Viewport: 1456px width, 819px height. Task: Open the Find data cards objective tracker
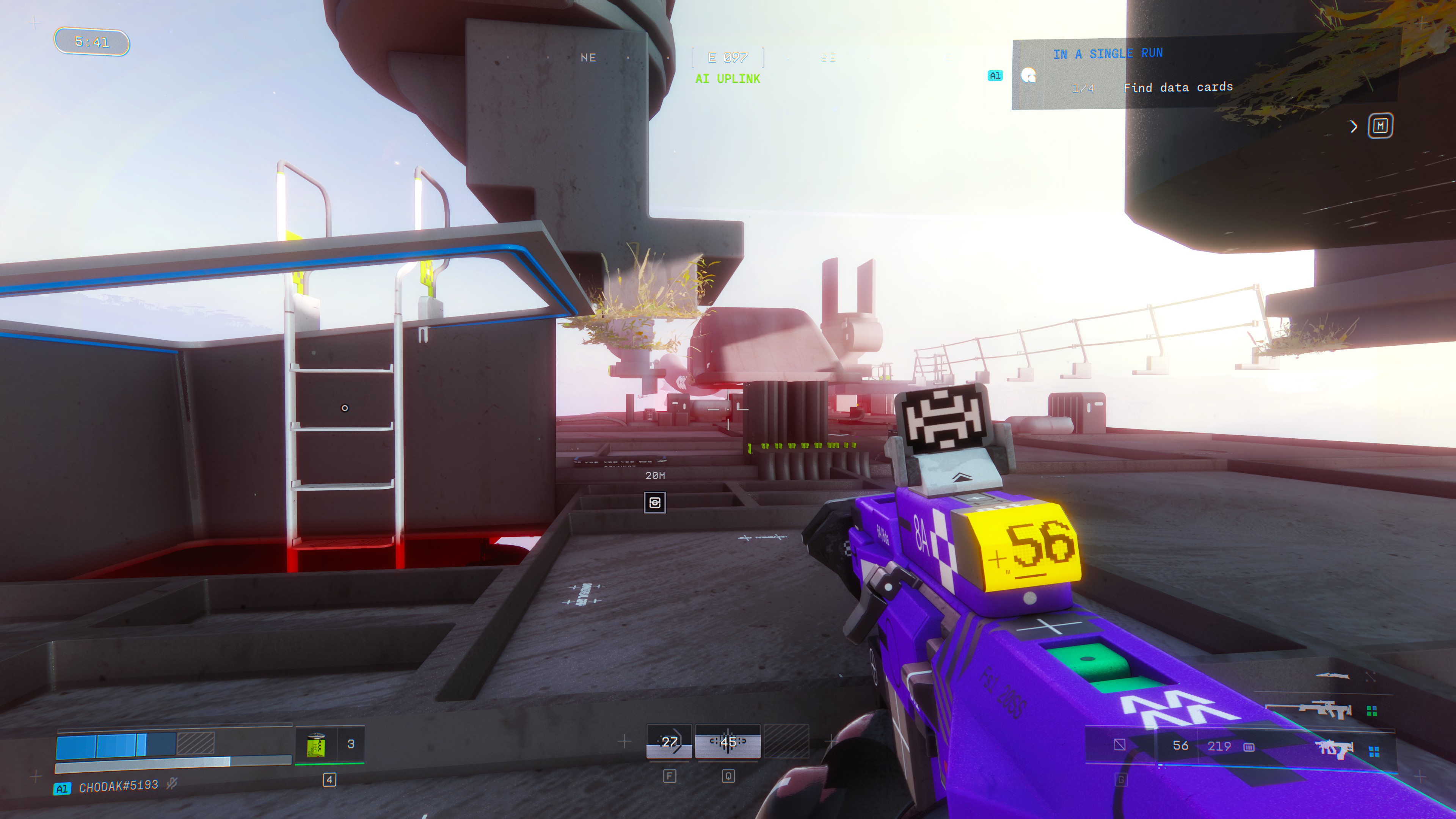coord(1177,87)
